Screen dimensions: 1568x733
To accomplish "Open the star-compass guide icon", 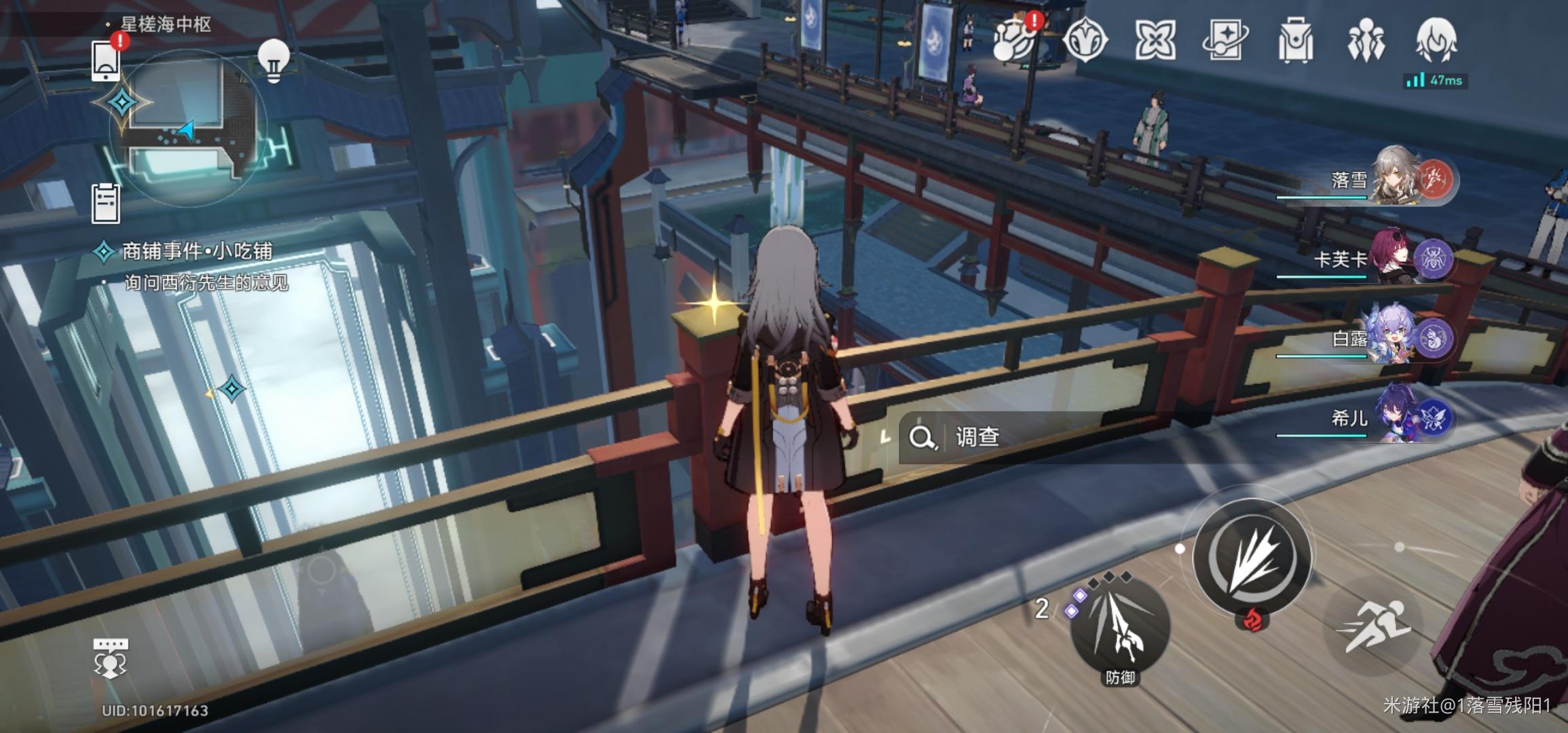I will tap(1084, 41).
